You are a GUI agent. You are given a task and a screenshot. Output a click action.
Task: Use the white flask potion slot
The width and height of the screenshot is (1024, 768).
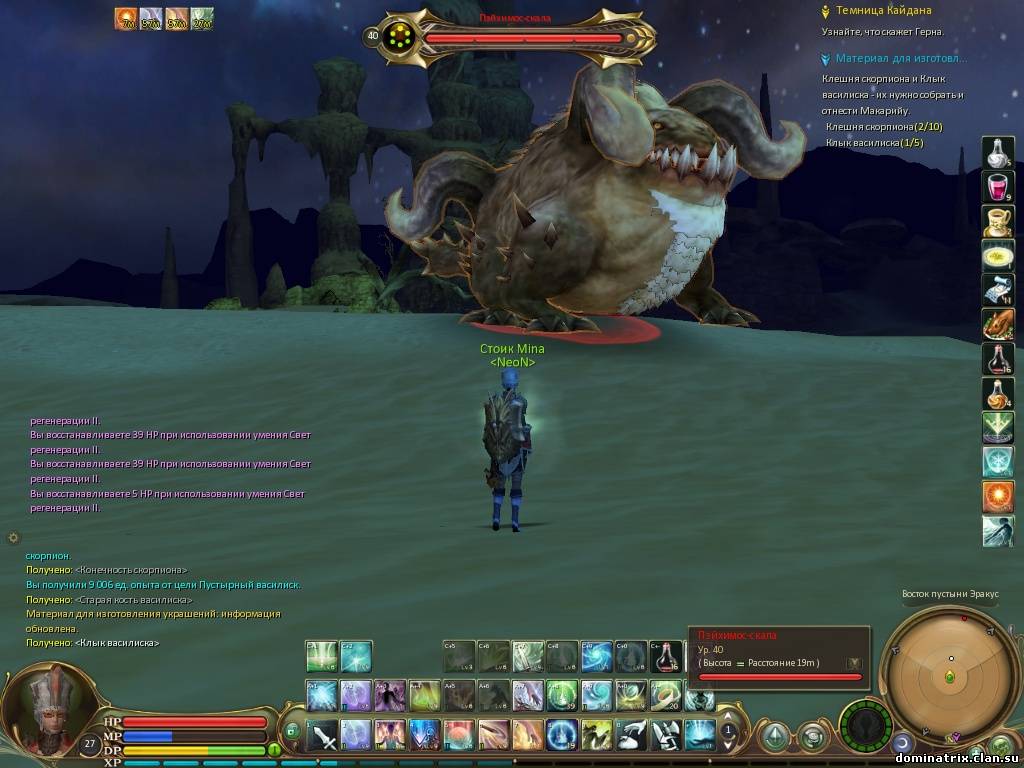[x=997, y=152]
